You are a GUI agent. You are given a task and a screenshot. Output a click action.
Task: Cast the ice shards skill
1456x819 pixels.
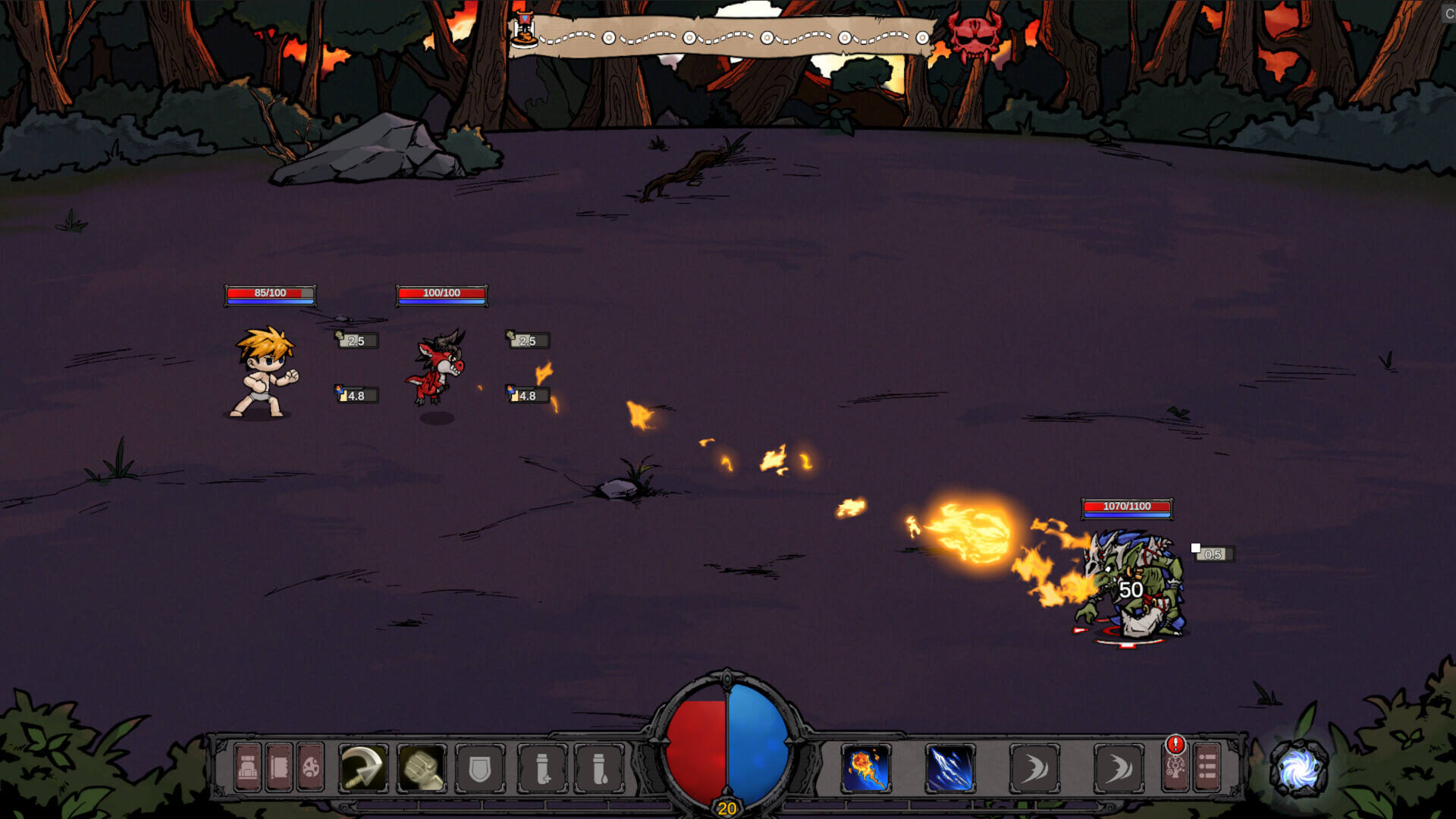pyautogui.click(x=950, y=768)
